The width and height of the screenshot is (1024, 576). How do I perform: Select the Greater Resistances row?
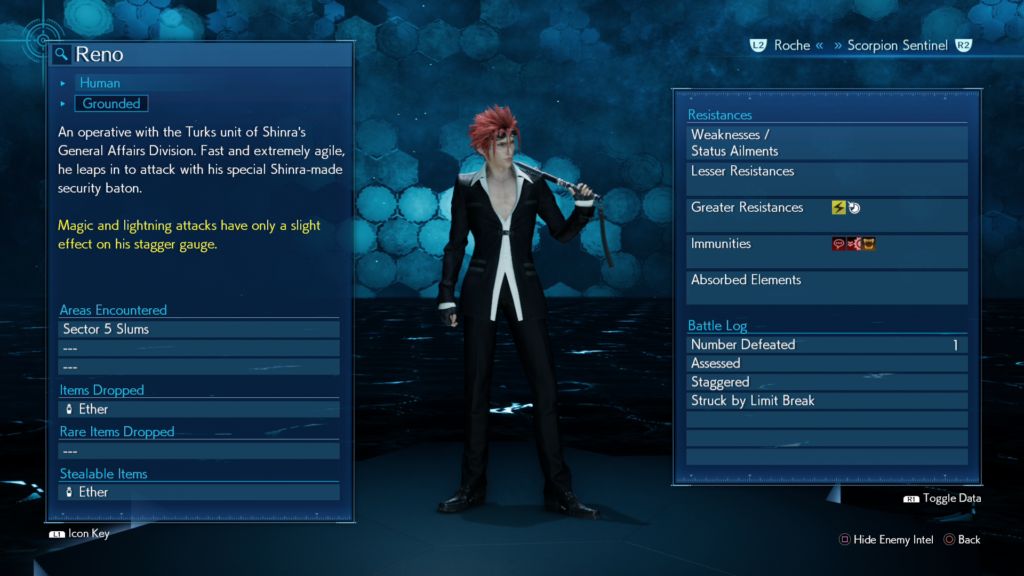827,214
